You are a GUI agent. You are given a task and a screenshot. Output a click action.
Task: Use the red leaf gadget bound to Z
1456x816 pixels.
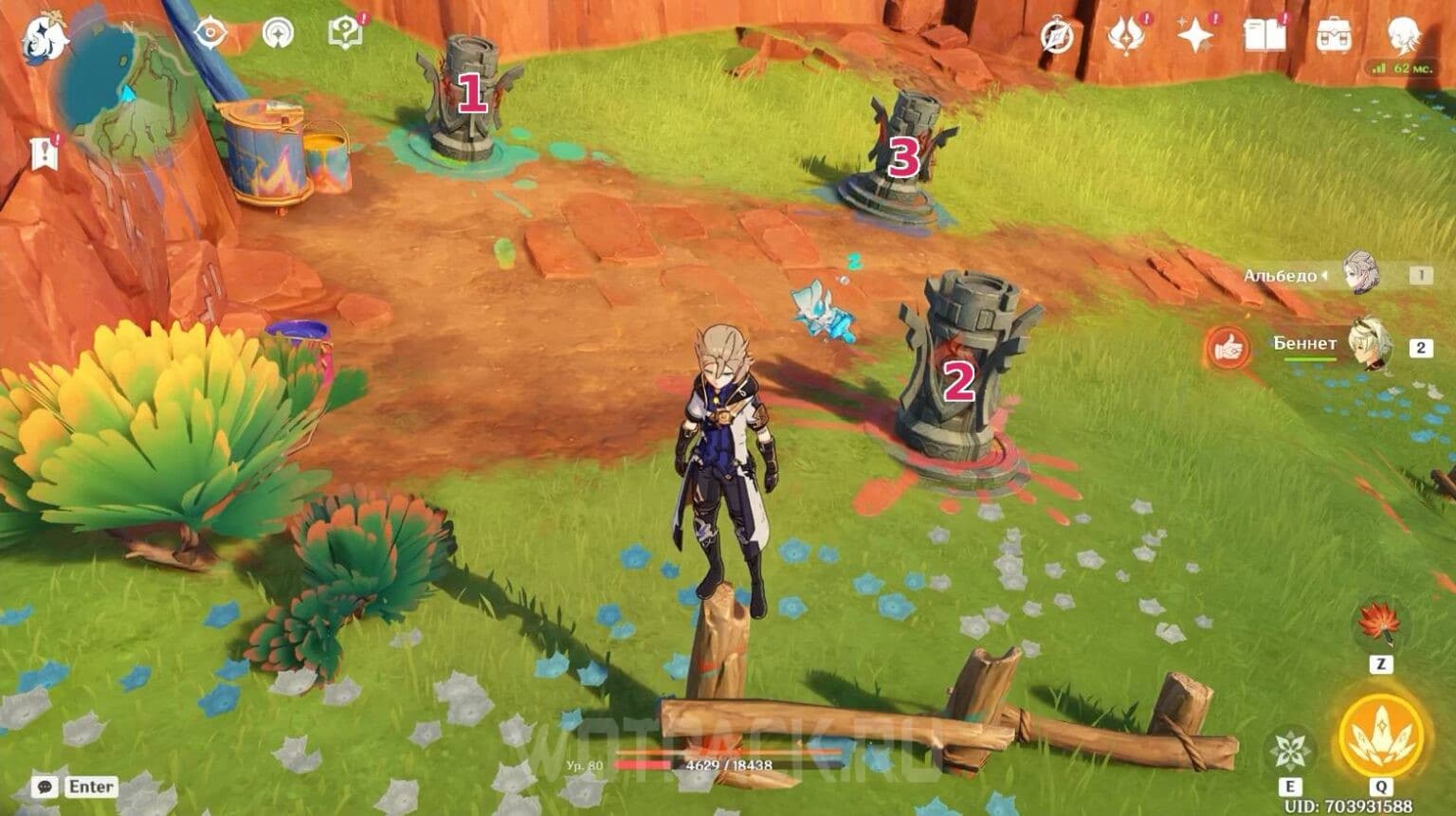tap(1379, 626)
